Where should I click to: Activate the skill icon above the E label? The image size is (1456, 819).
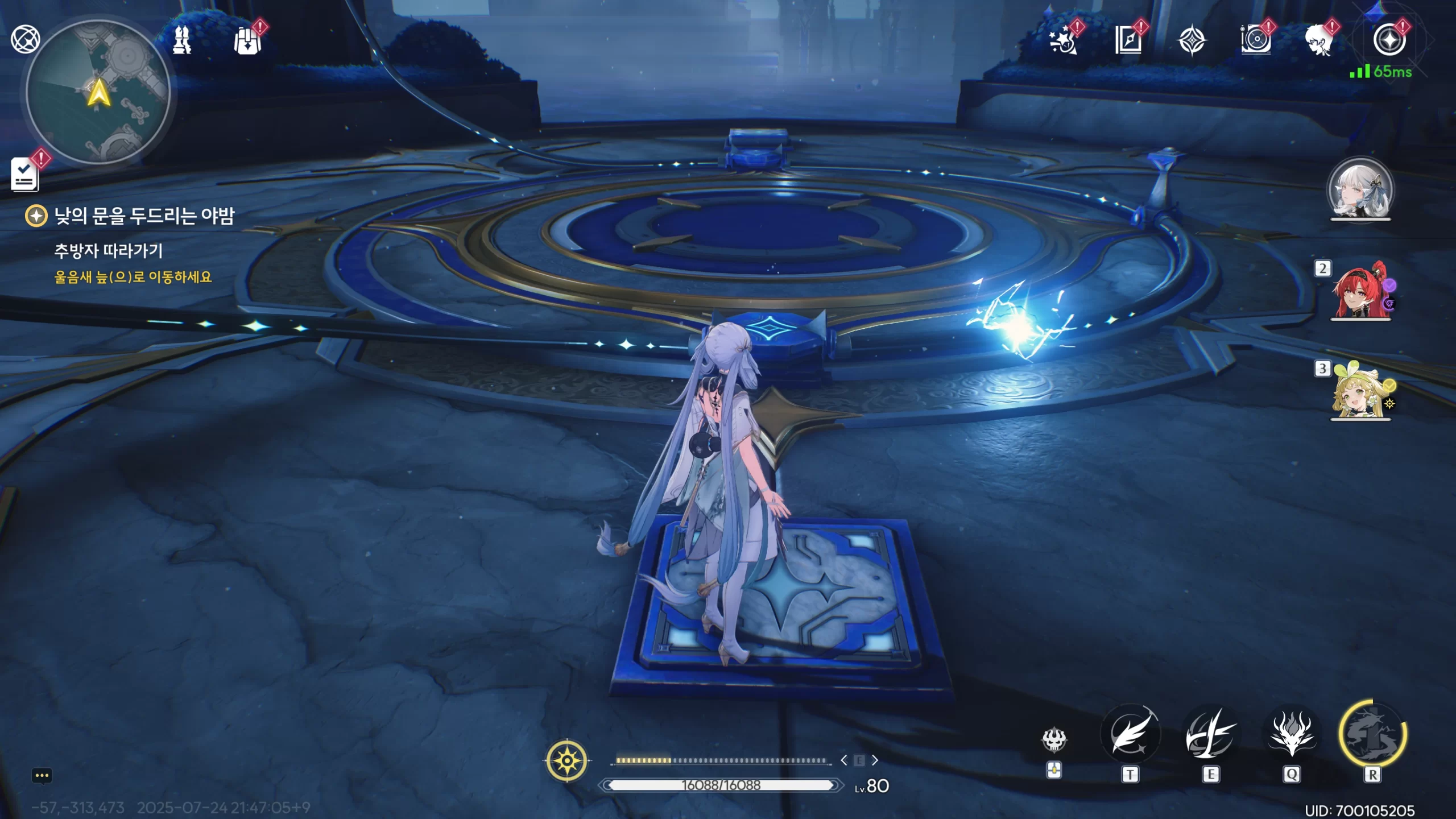tap(1211, 734)
